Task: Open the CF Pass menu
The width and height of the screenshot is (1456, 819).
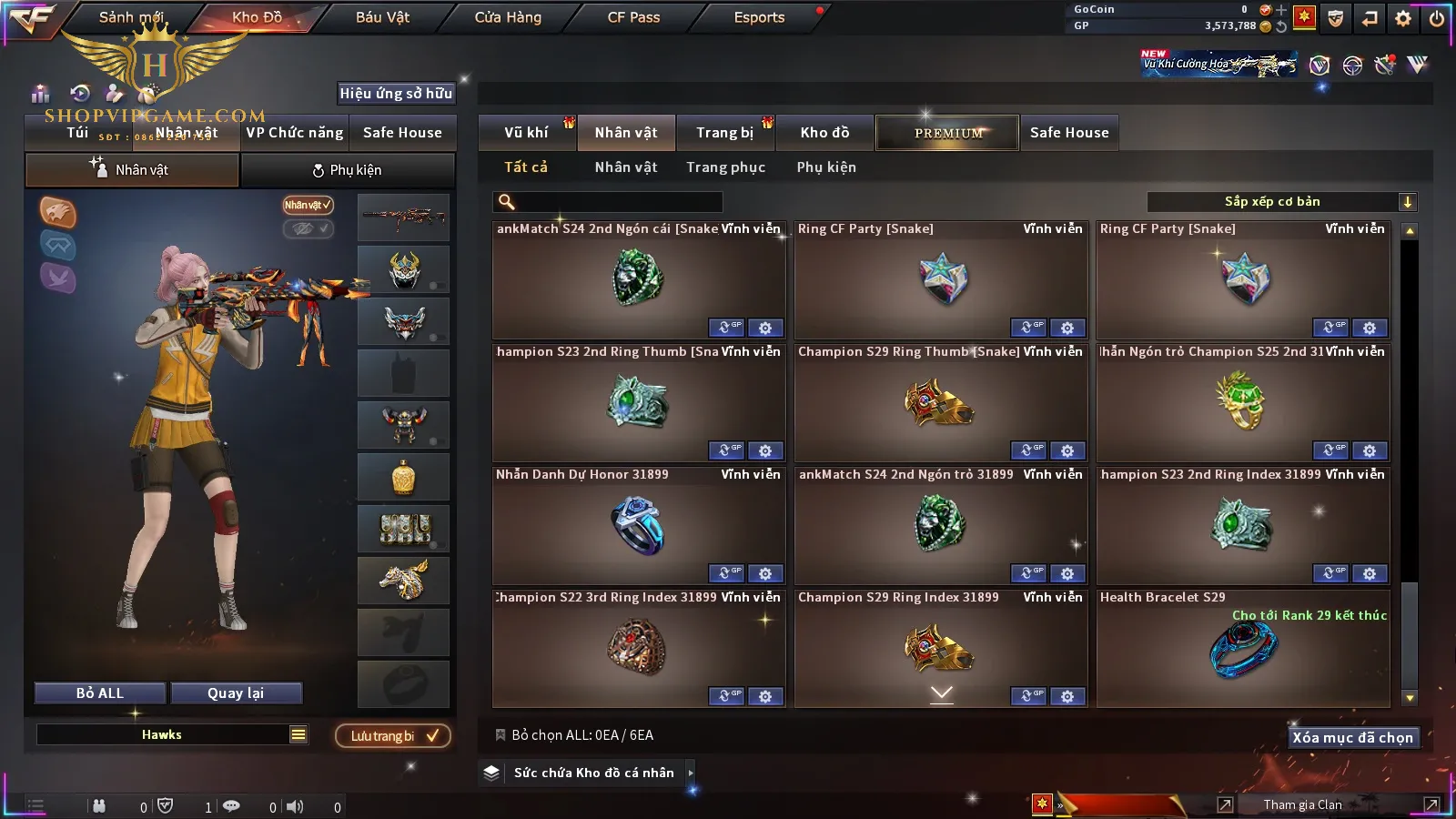Action: coord(633,17)
